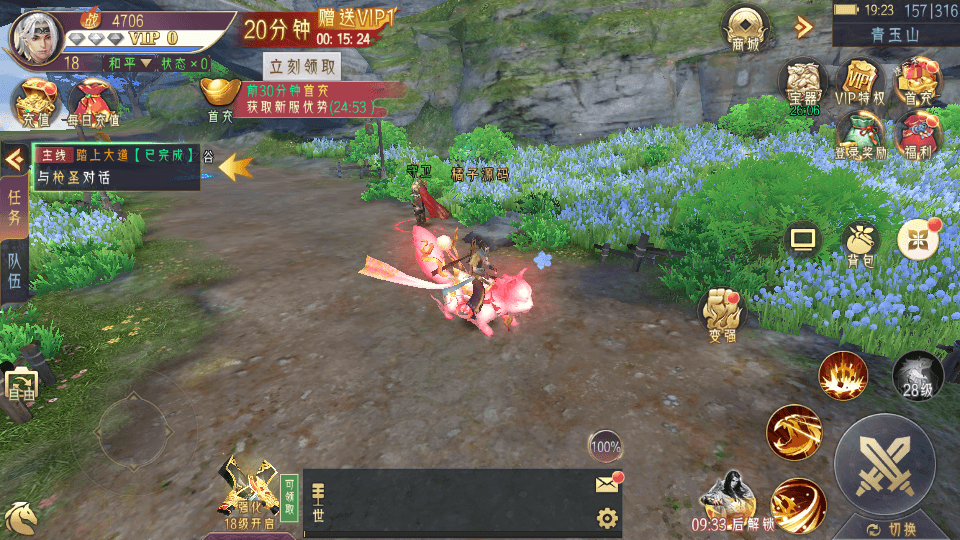The image size is (960, 540).
Task: Open the 青玉山 minimap location panel
Action: coord(895,34)
